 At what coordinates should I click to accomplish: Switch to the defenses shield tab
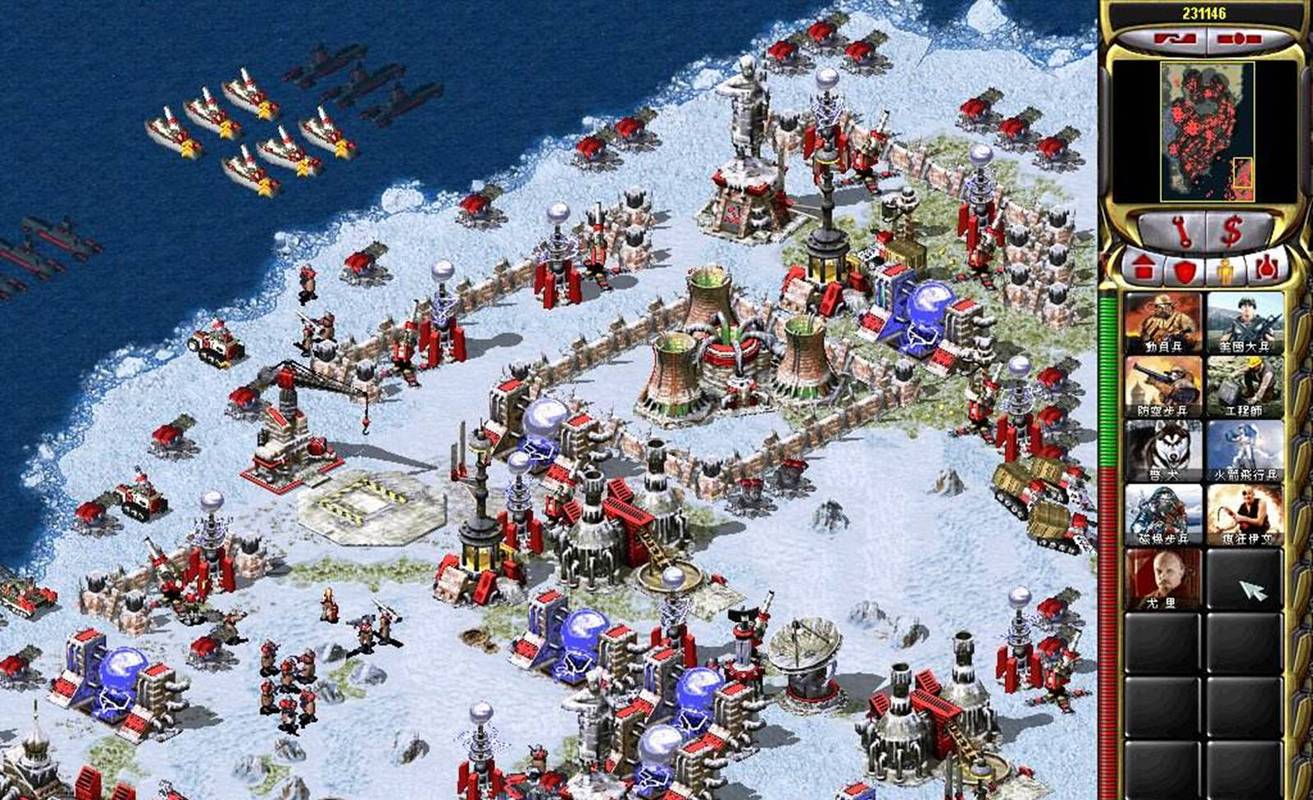pos(1184,269)
